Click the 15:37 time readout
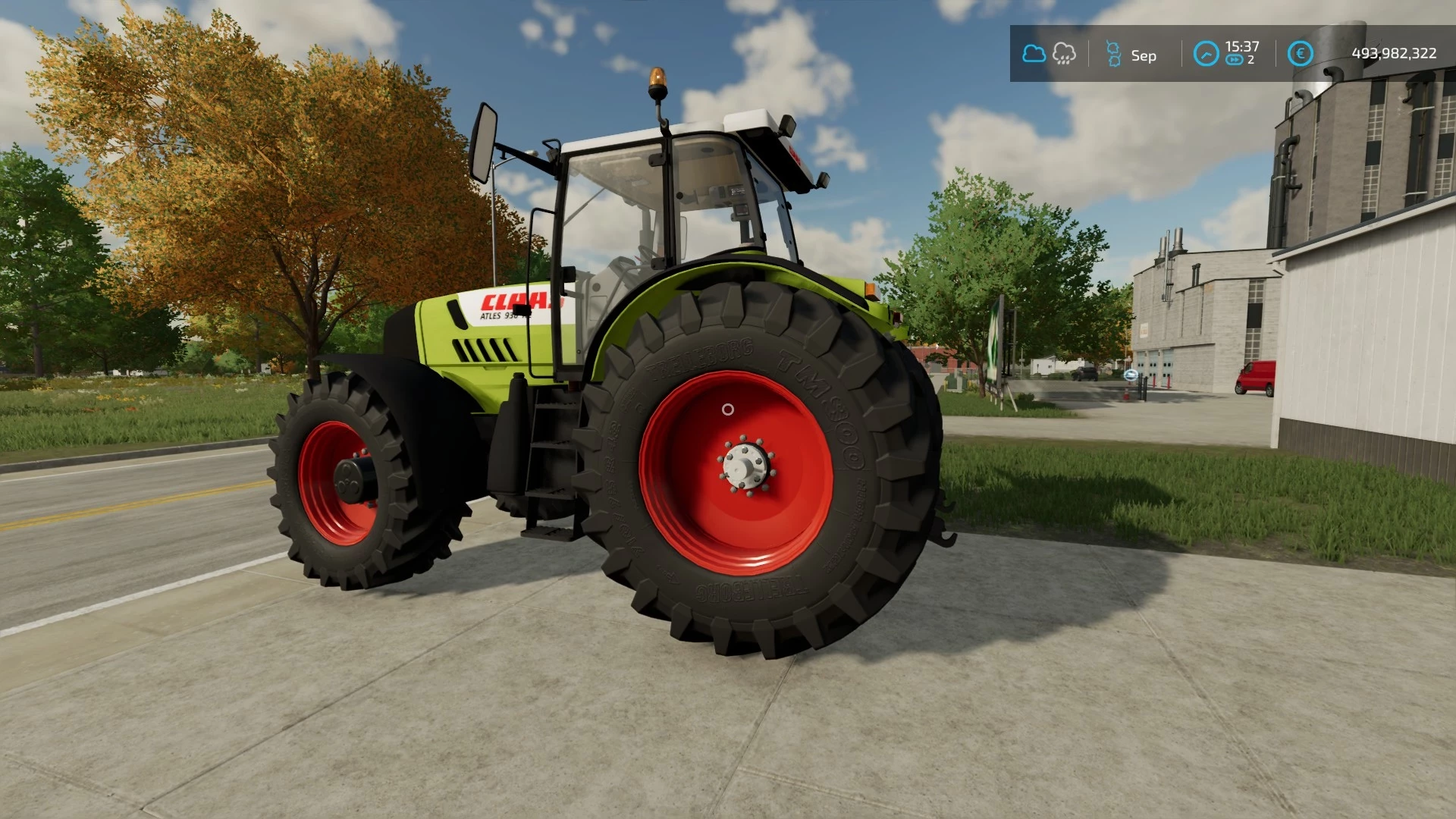Image resolution: width=1456 pixels, height=819 pixels. tap(1242, 45)
